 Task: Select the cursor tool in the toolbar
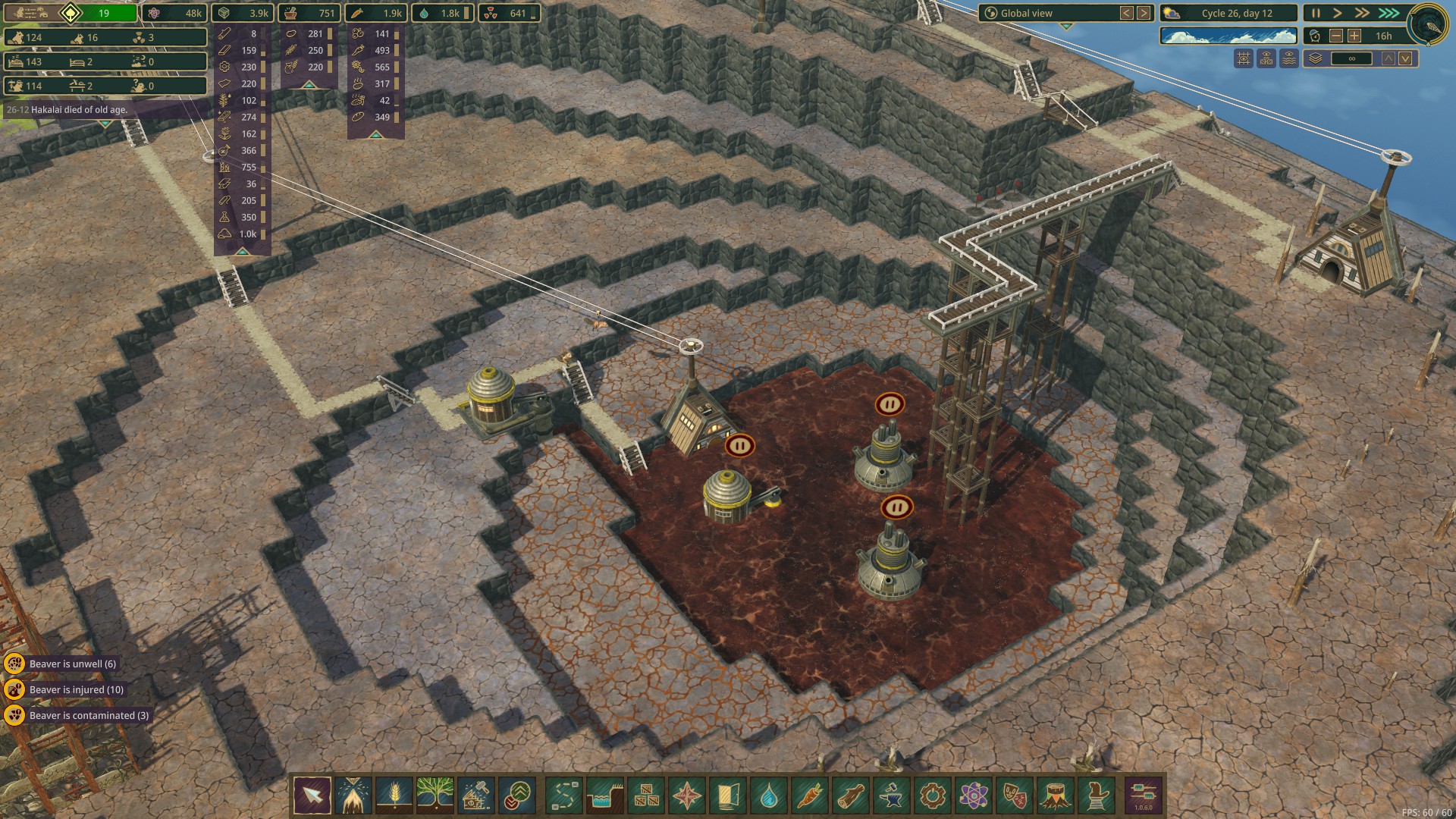pyautogui.click(x=312, y=795)
